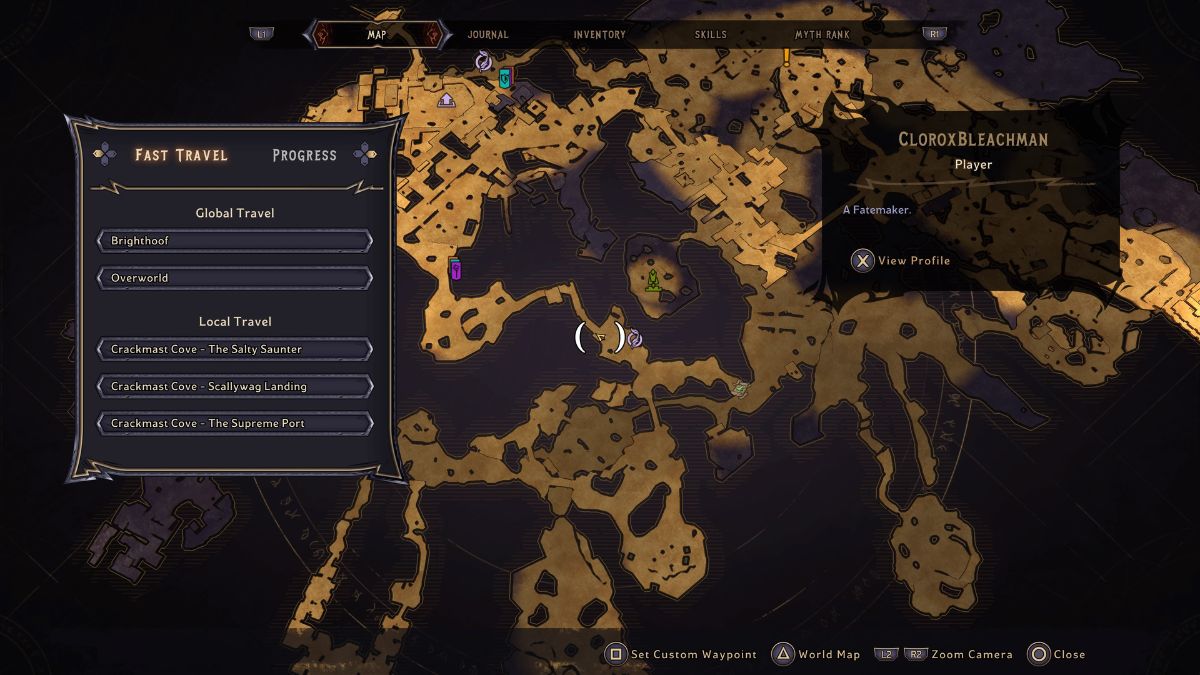Select Crackmast Cove - Scallywag Landing
The width and height of the screenshot is (1200, 675).
[x=235, y=386]
